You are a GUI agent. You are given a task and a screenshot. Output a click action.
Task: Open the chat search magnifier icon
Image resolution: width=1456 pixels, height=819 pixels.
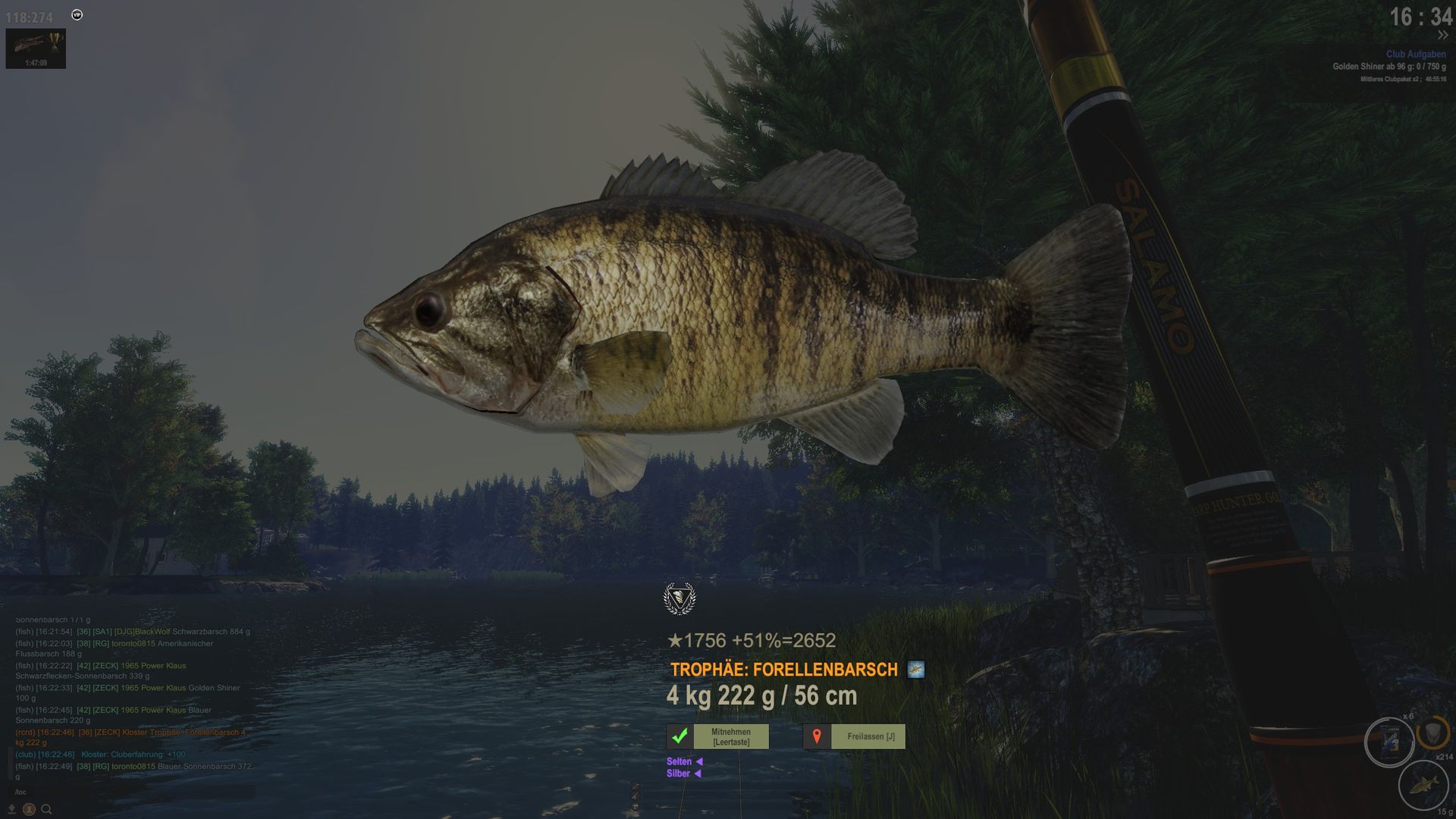(x=46, y=809)
